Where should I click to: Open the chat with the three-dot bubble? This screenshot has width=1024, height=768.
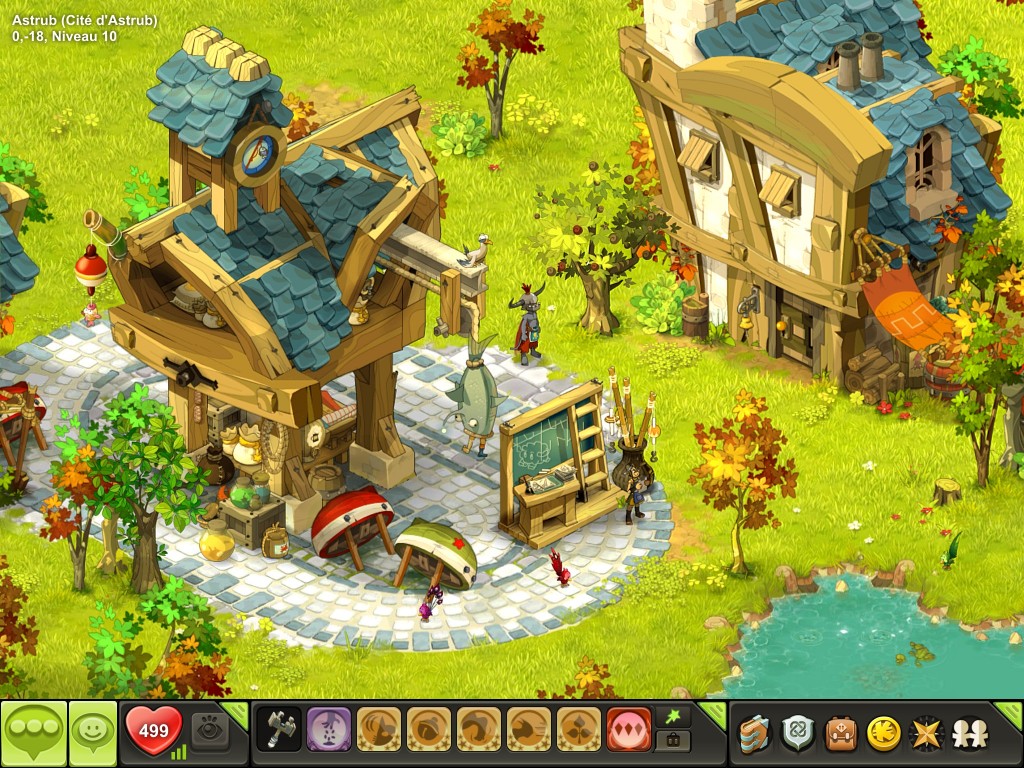(x=33, y=734)
